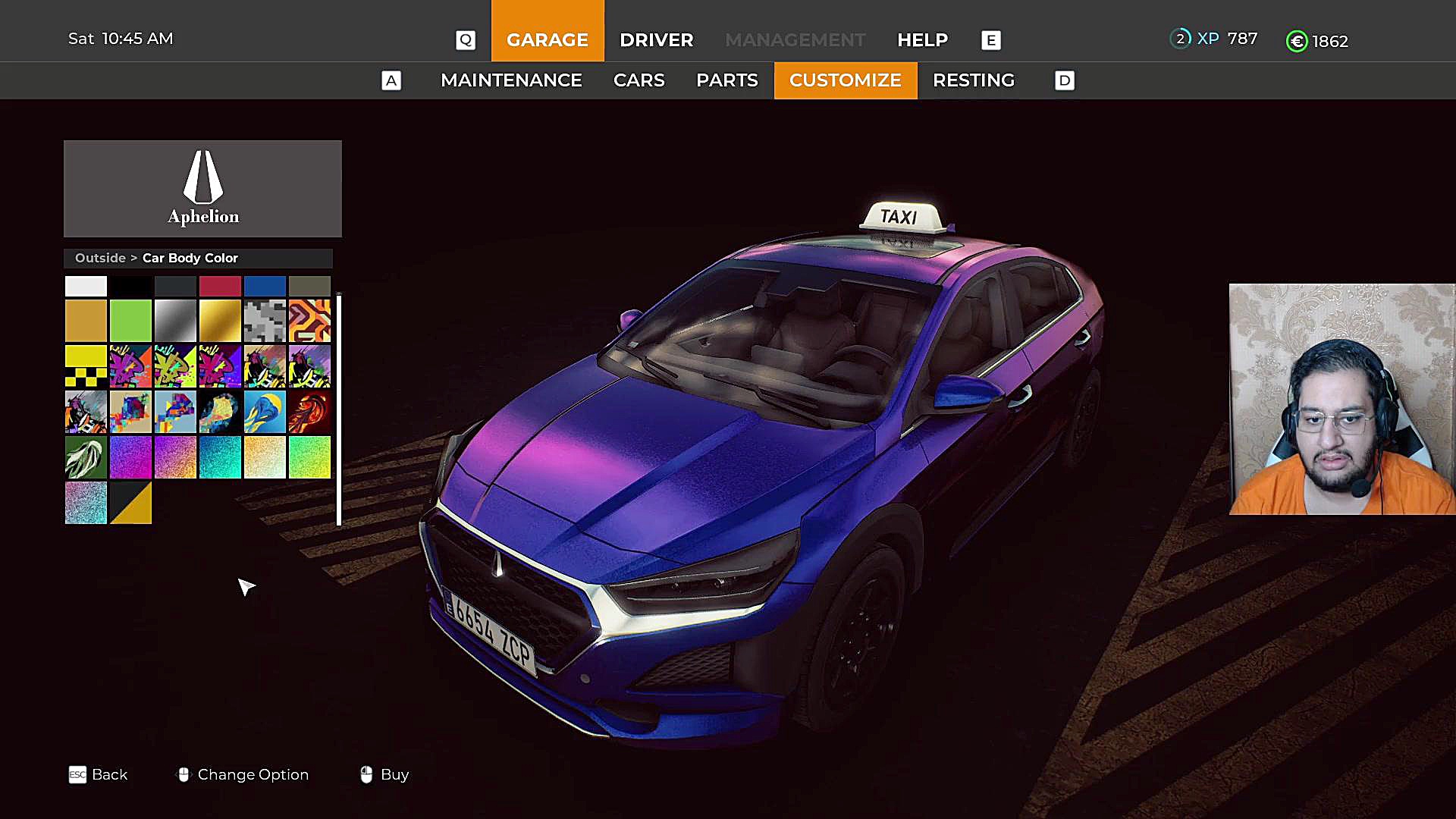1456x819 pixels.
Task: Select the grey camouflage pattern swatch
Action: [265, 321]
